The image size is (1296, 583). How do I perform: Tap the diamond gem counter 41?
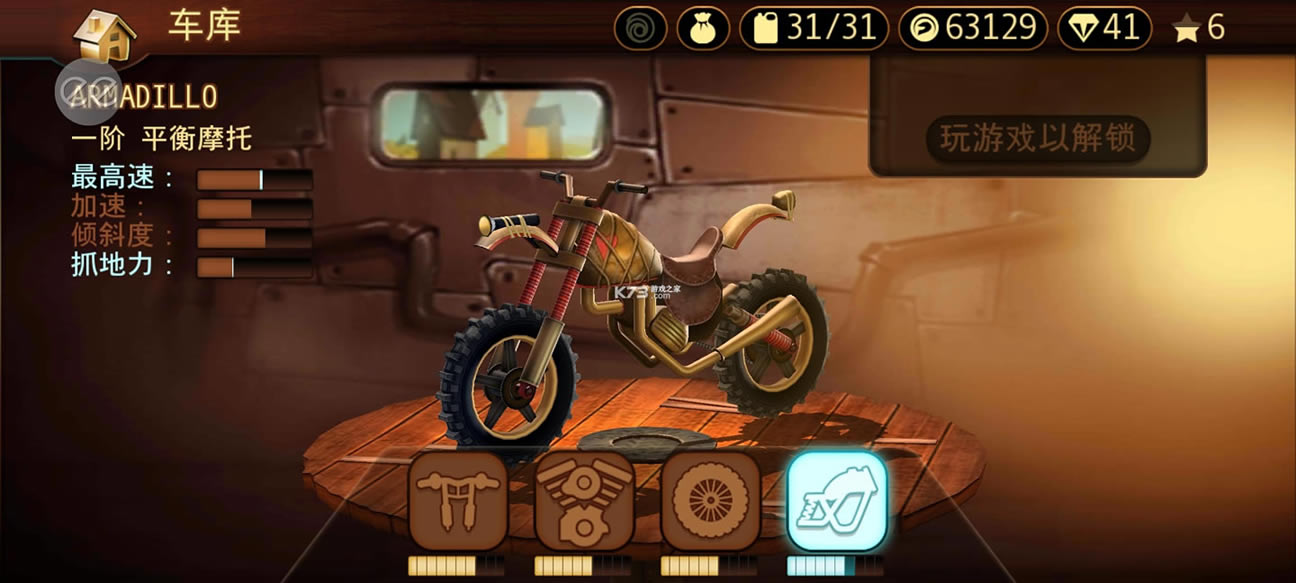1105,29
